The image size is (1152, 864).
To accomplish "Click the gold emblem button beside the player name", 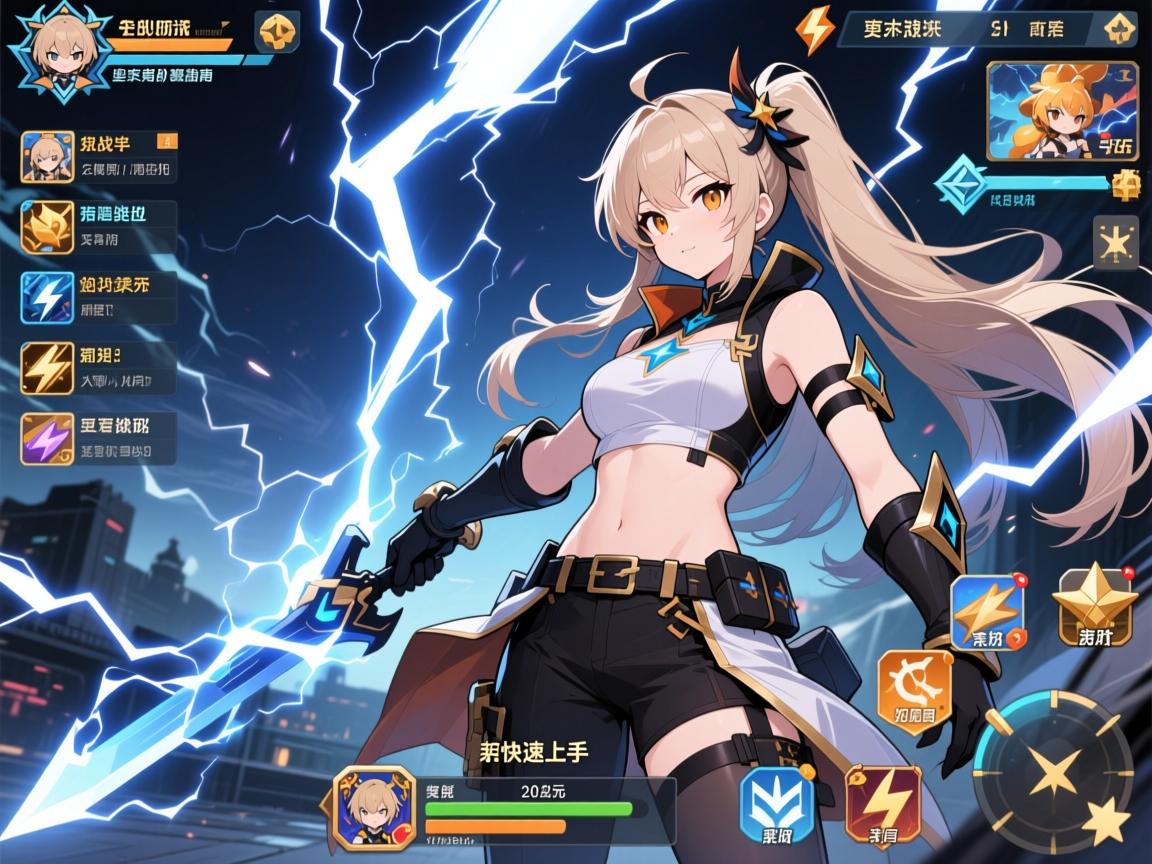I will pyautogui.click(x=276, y=32).
